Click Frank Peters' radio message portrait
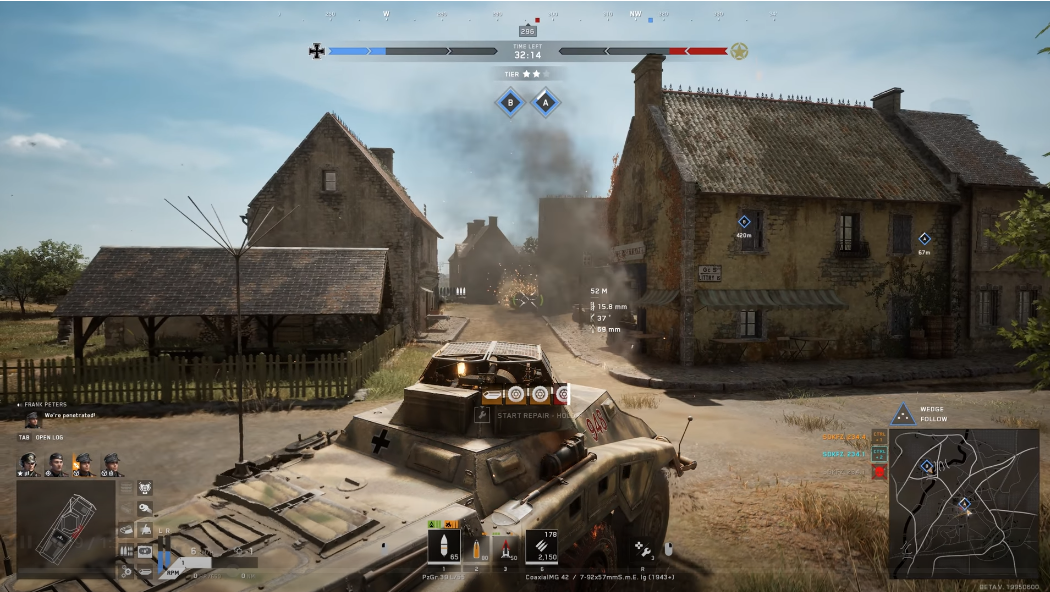 pos(33,419)
